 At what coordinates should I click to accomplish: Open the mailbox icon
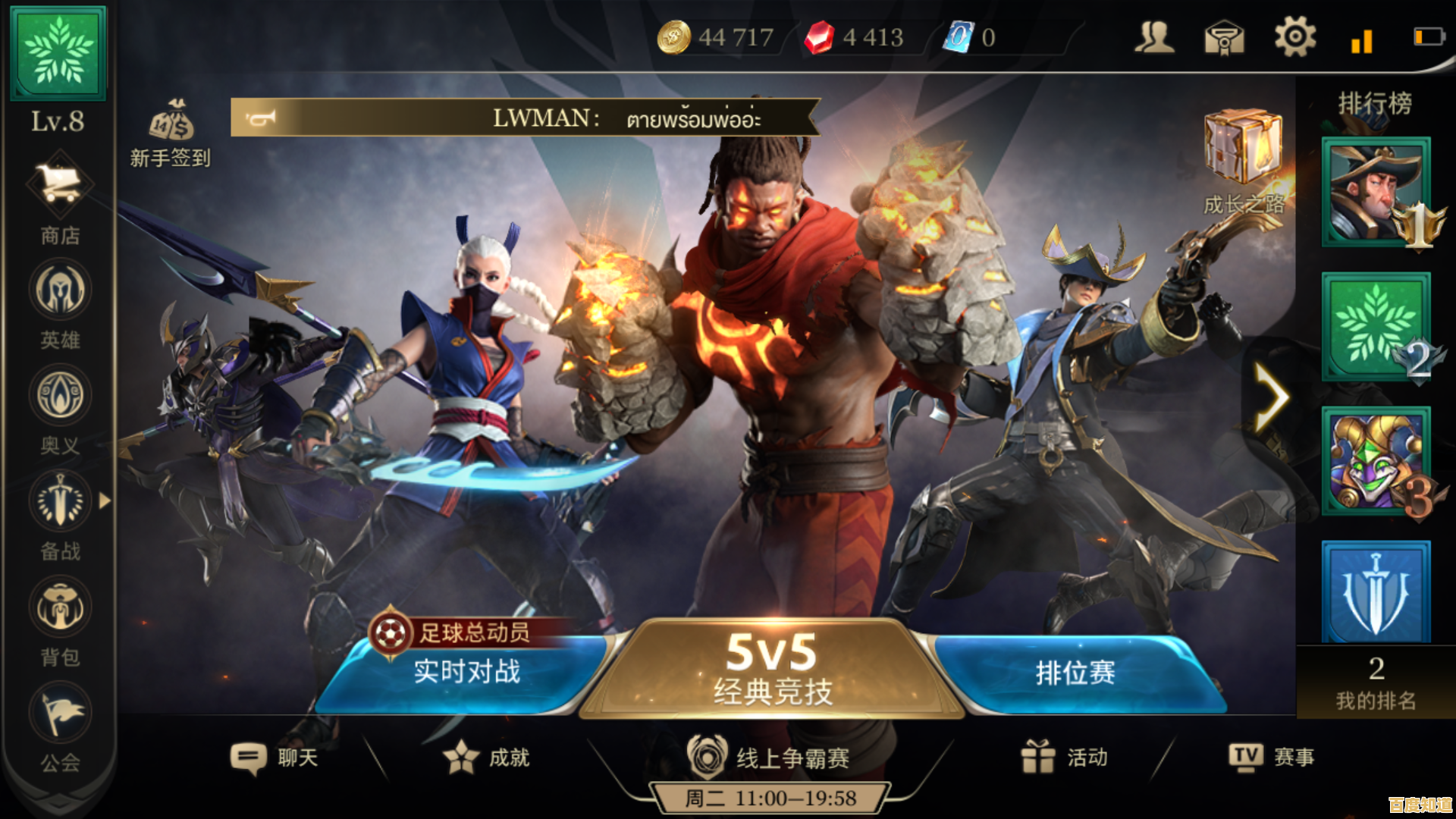tap(1225, 36)
